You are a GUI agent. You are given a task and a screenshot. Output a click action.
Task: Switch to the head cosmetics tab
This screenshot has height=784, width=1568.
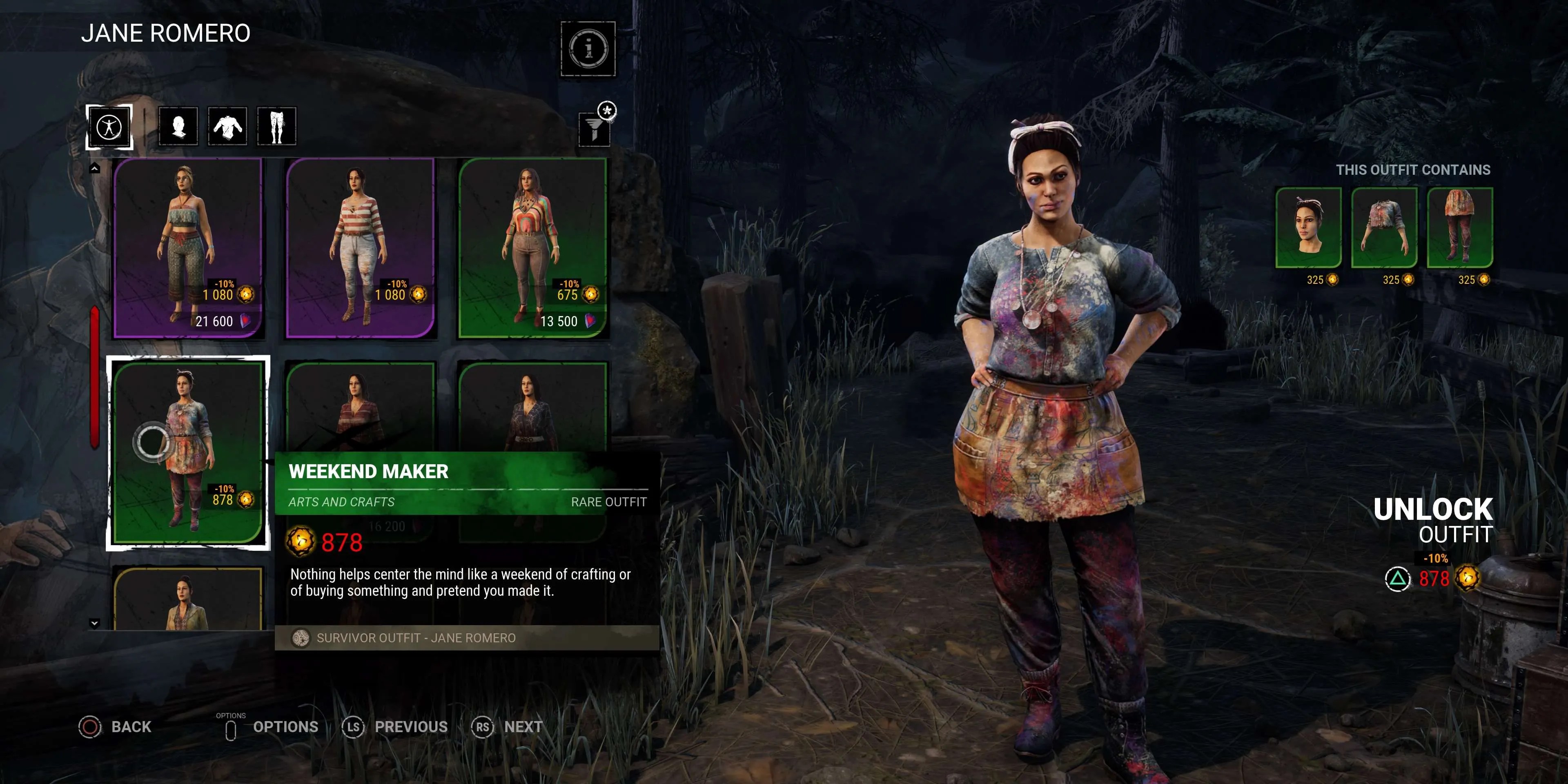178,127
